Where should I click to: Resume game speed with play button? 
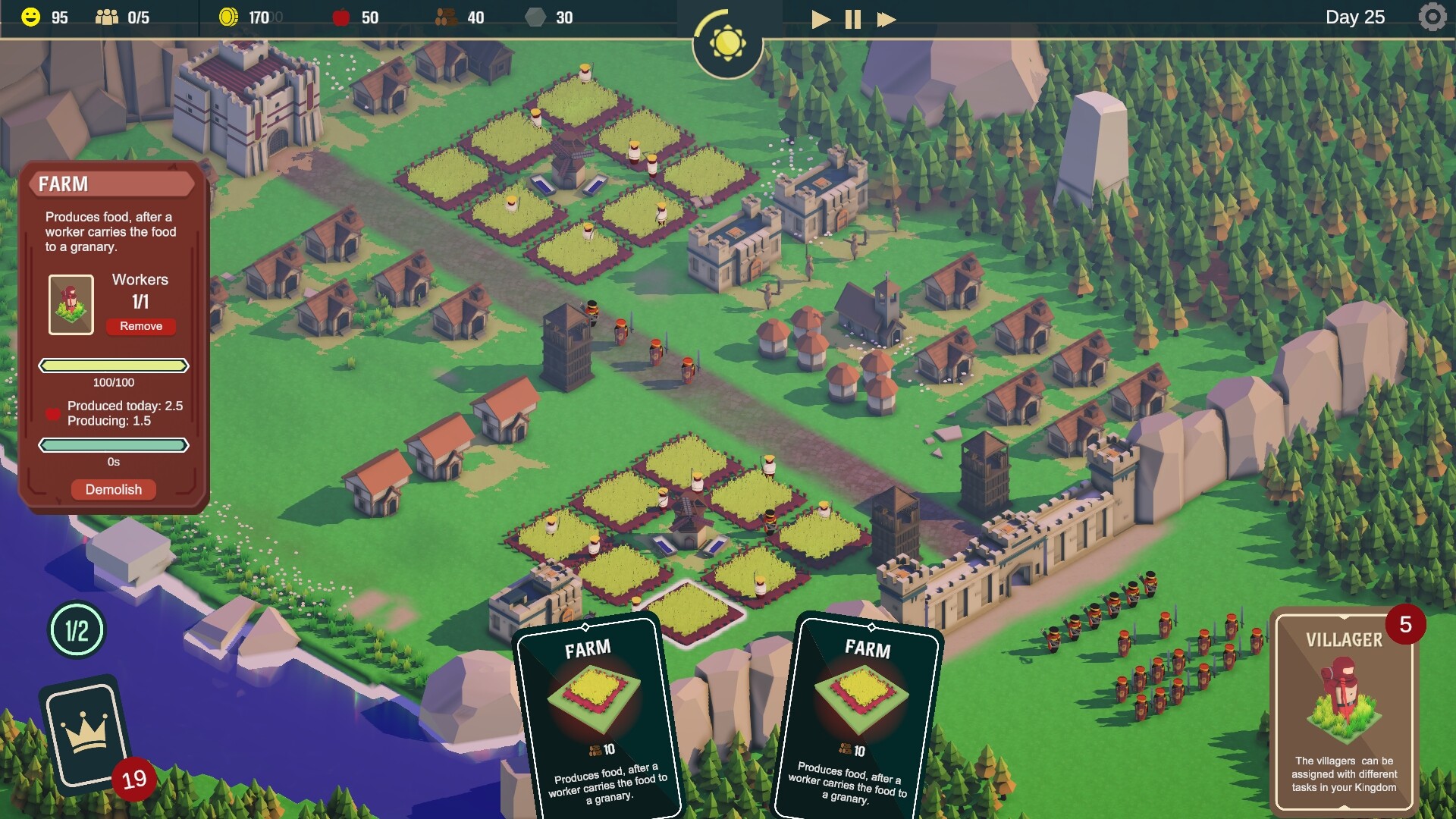pyautogui.click(x=820, y=19)
